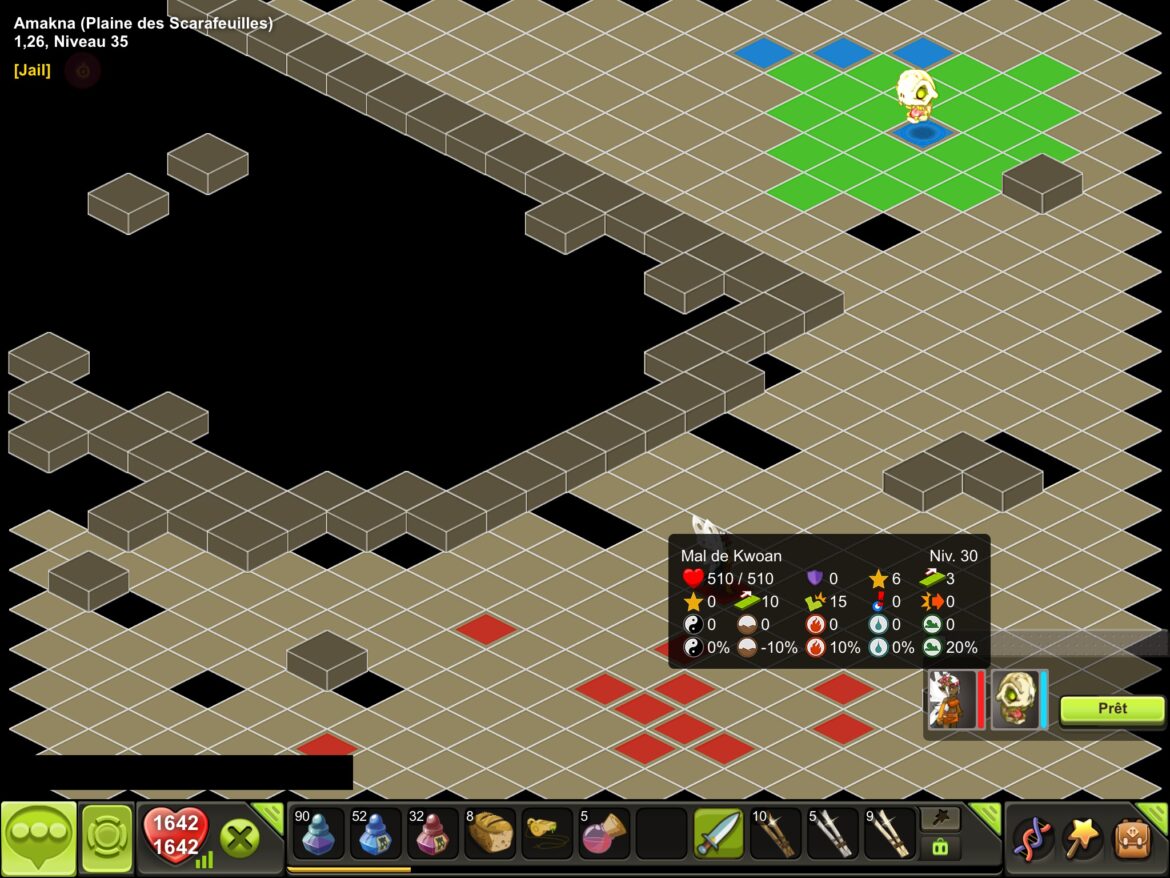
Task: Use the blue potion with 52 count
Action: coord(376,834)
